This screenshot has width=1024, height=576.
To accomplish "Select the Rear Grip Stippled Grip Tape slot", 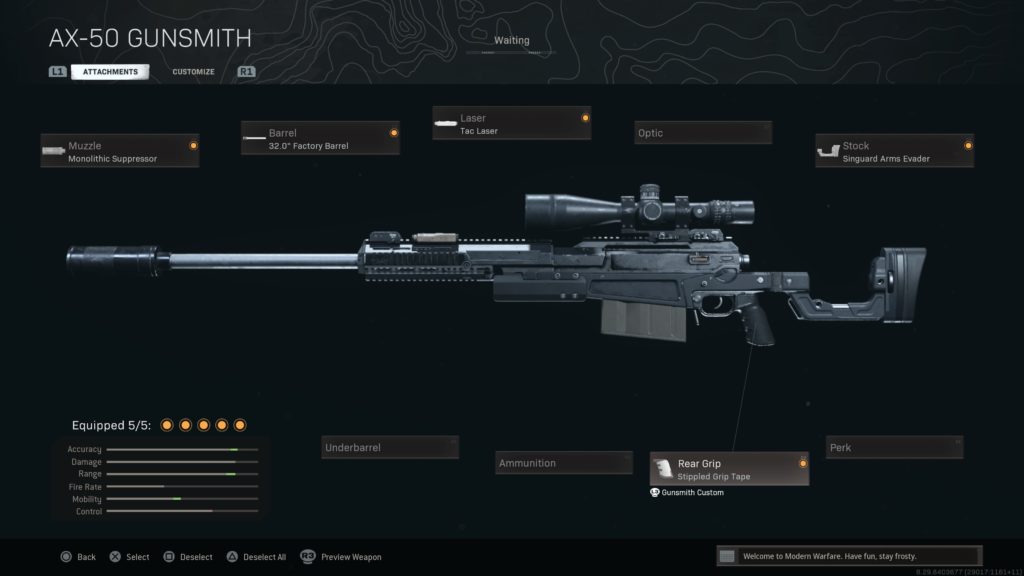I will pyautogui.click(x=729, y=469).
